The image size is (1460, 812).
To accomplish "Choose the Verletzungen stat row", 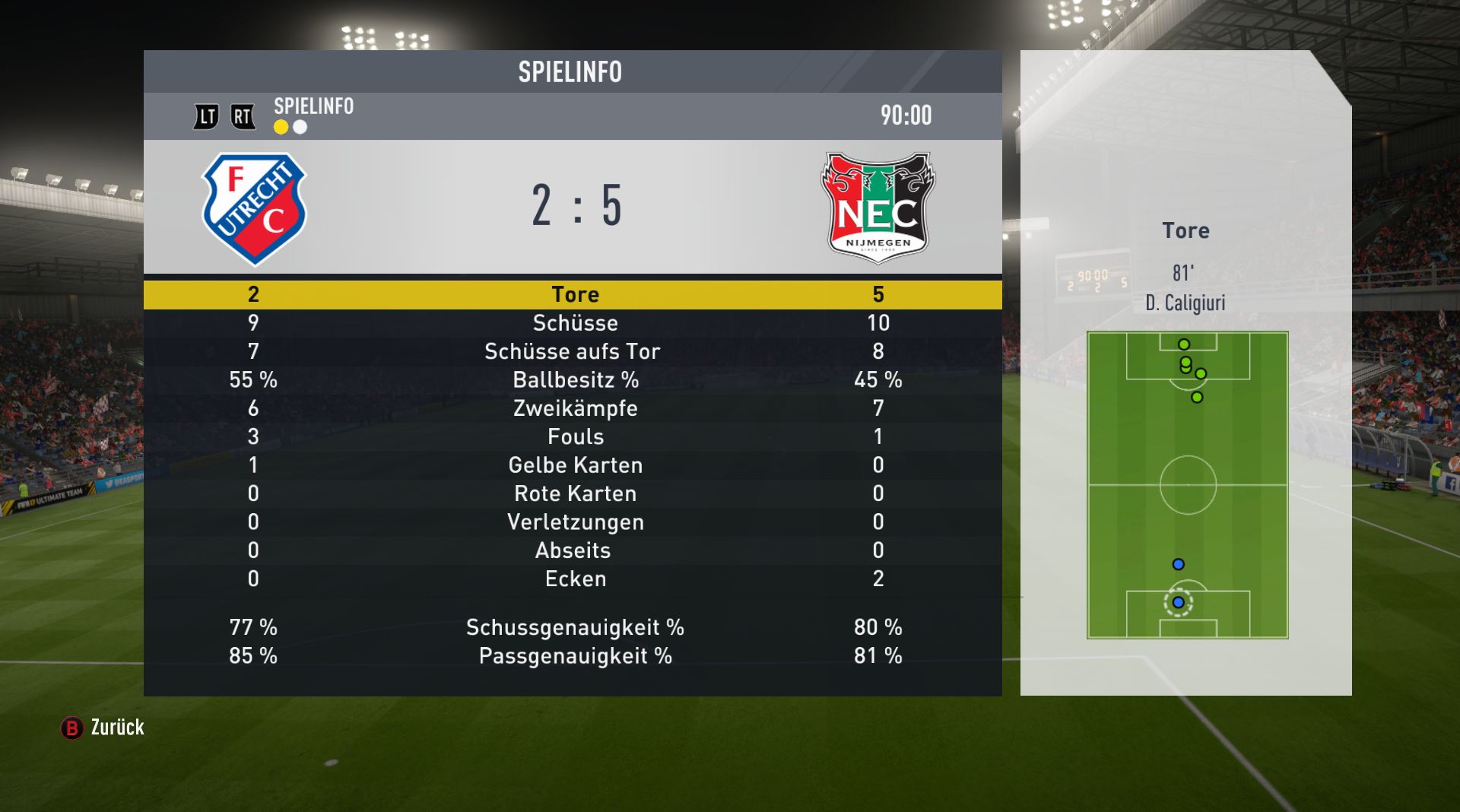I will (574, 522).
